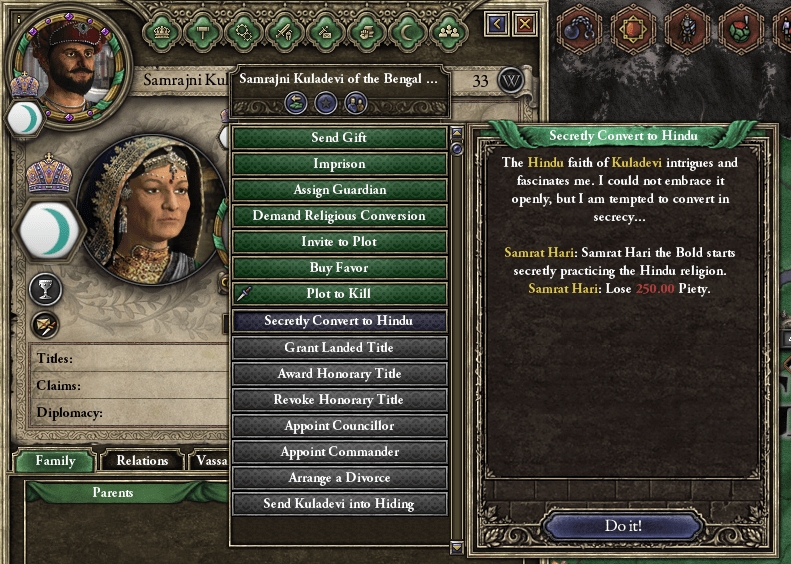
Task: Select Revoke Honorary Title
Action: [x=339, y=399]
